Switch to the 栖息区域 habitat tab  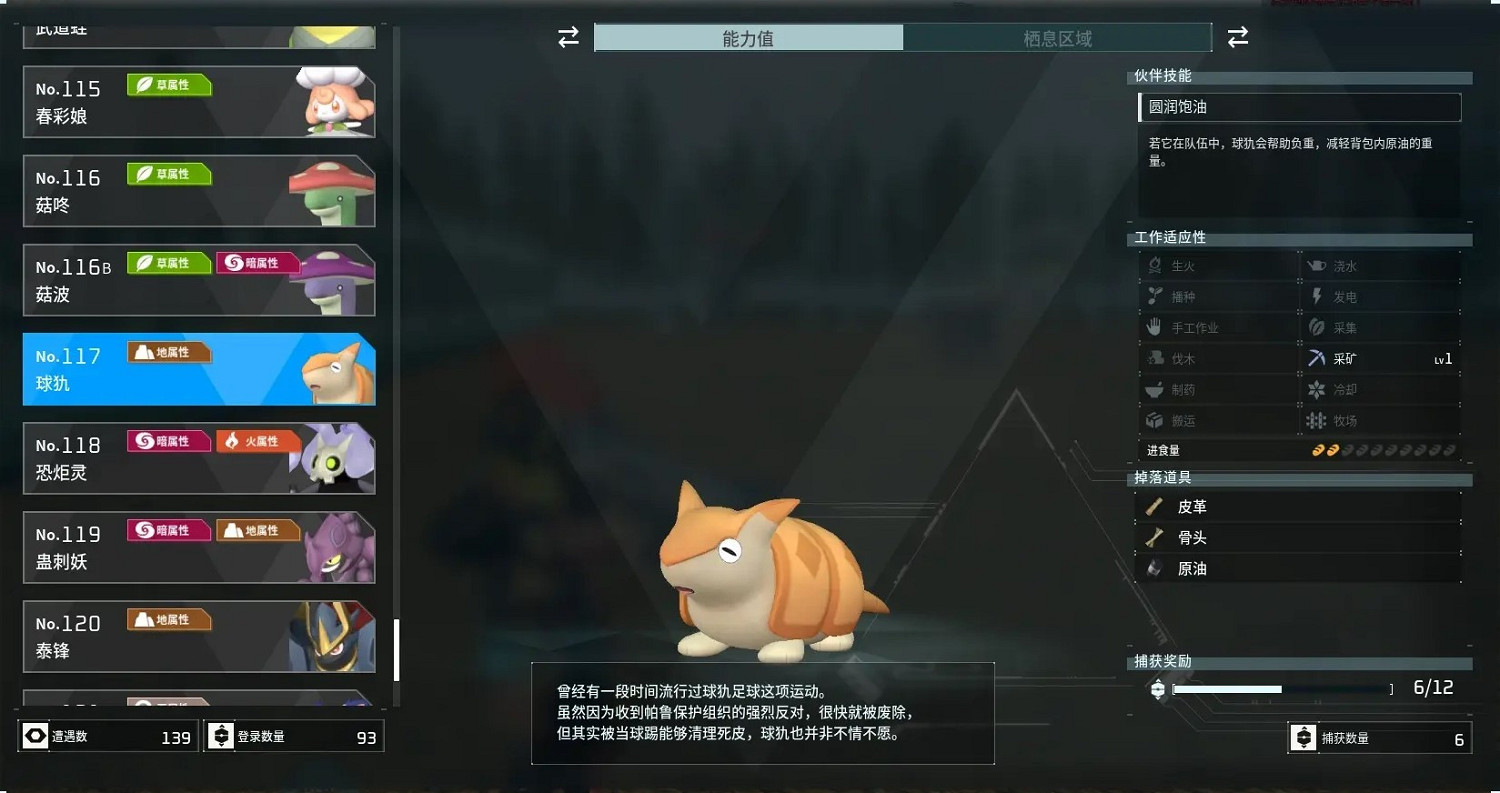pyautogui.click(x=1058, y=37)
